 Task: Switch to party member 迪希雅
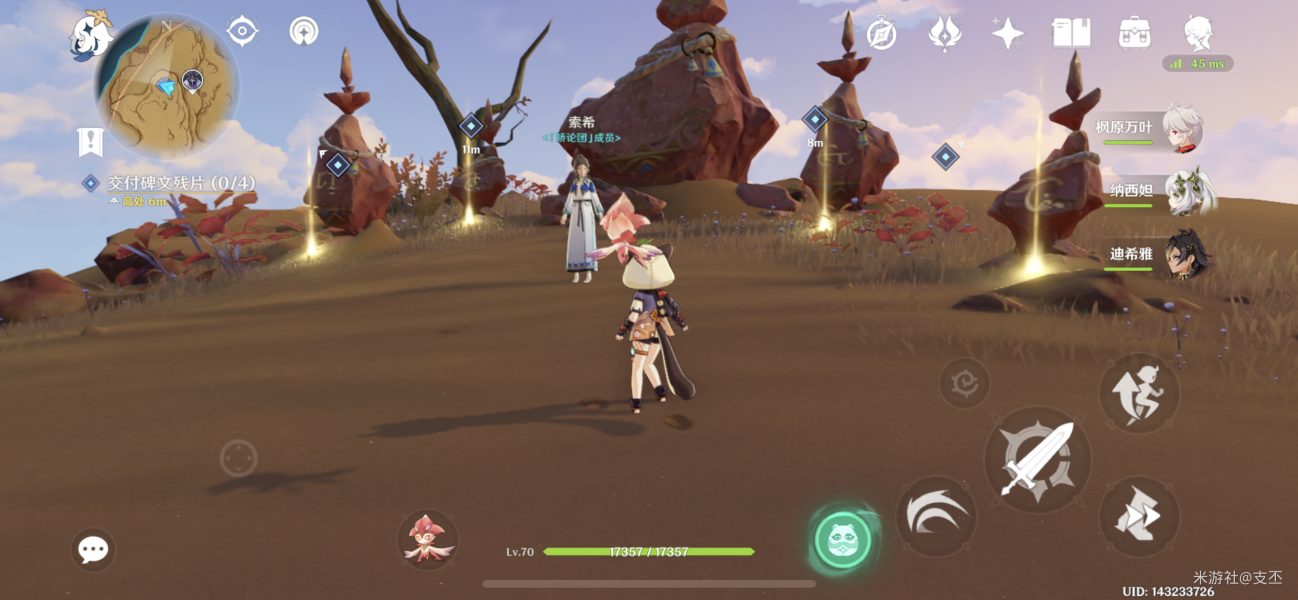point(1160,254)
